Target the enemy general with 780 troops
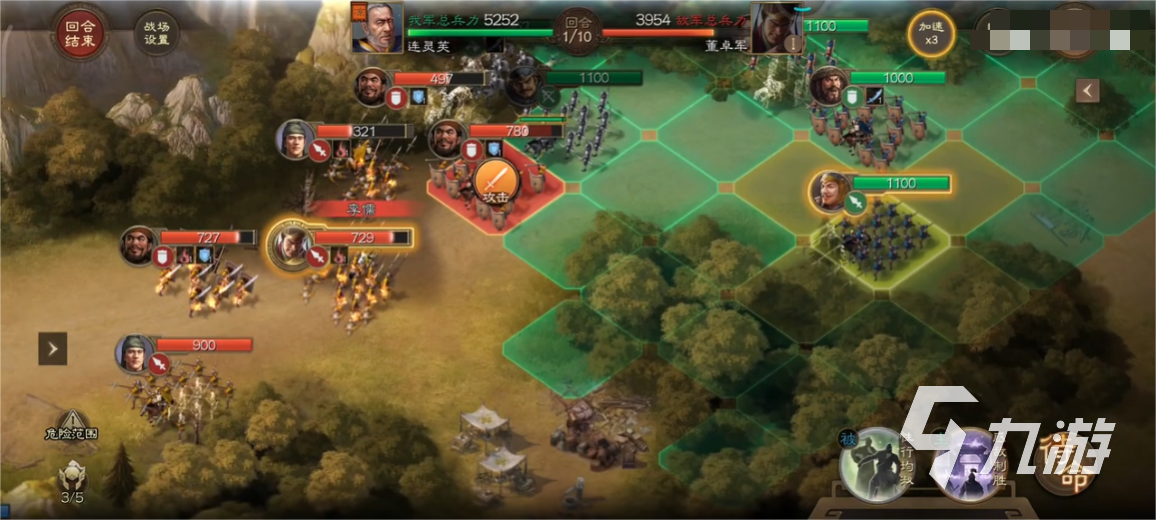The height and width of the screenshot is (520, 1156). 448,138
